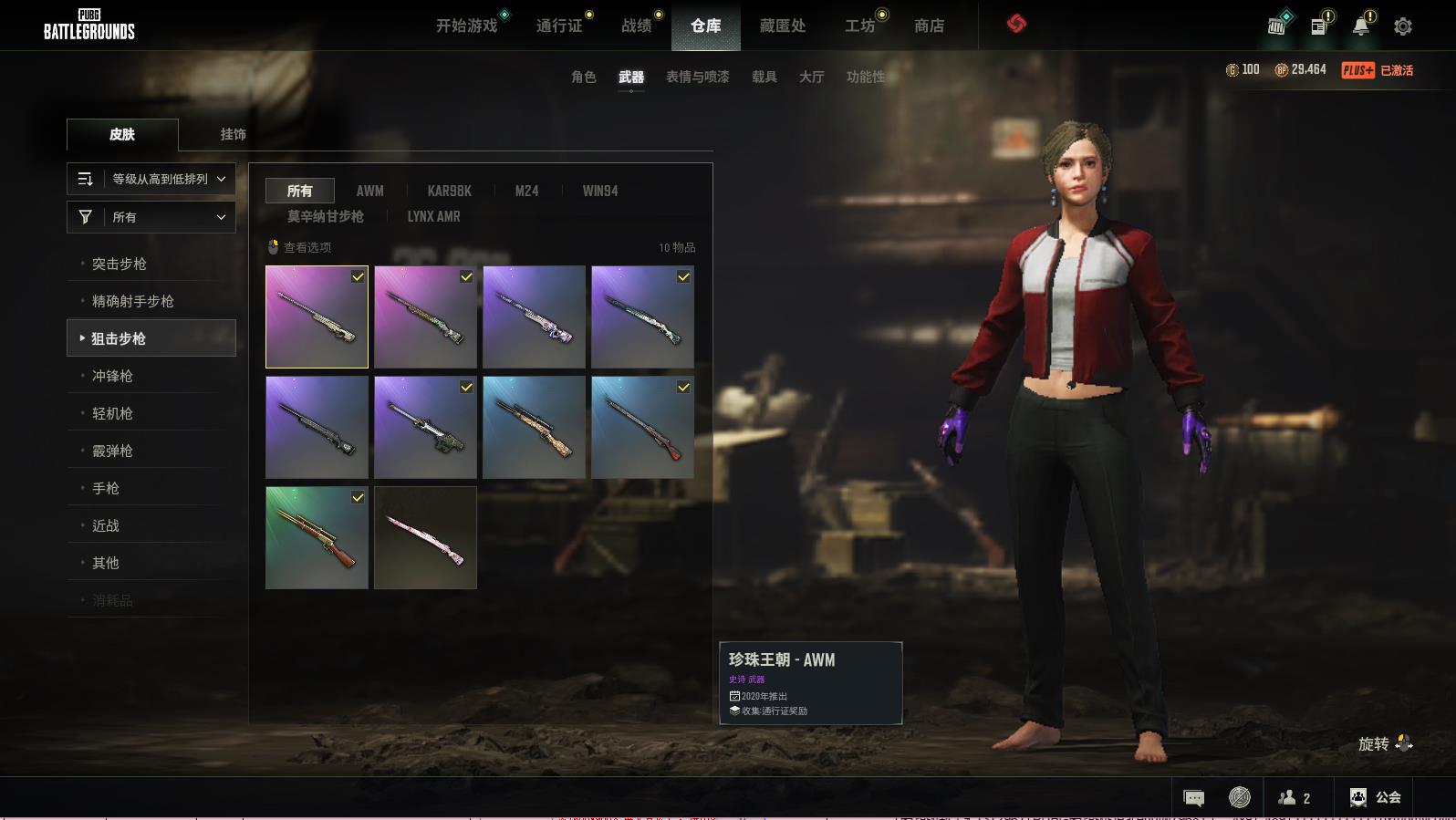Go to the 通行证 pass page
This screenshot has height=820, width=1456.
(559, 26)
